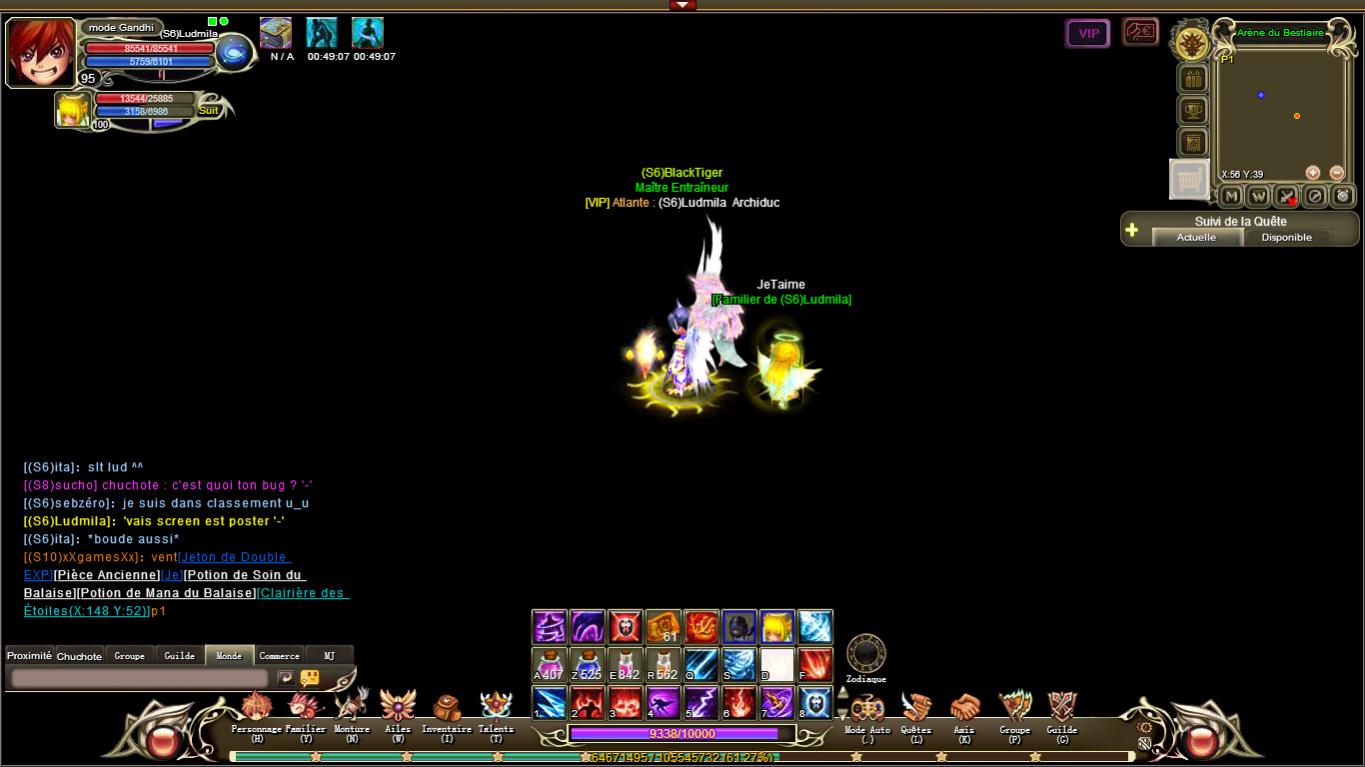The height and width of the screenshot is (767, 1365).
Task: Open the gift box icon beside minimap
Action: [1193, 78]
